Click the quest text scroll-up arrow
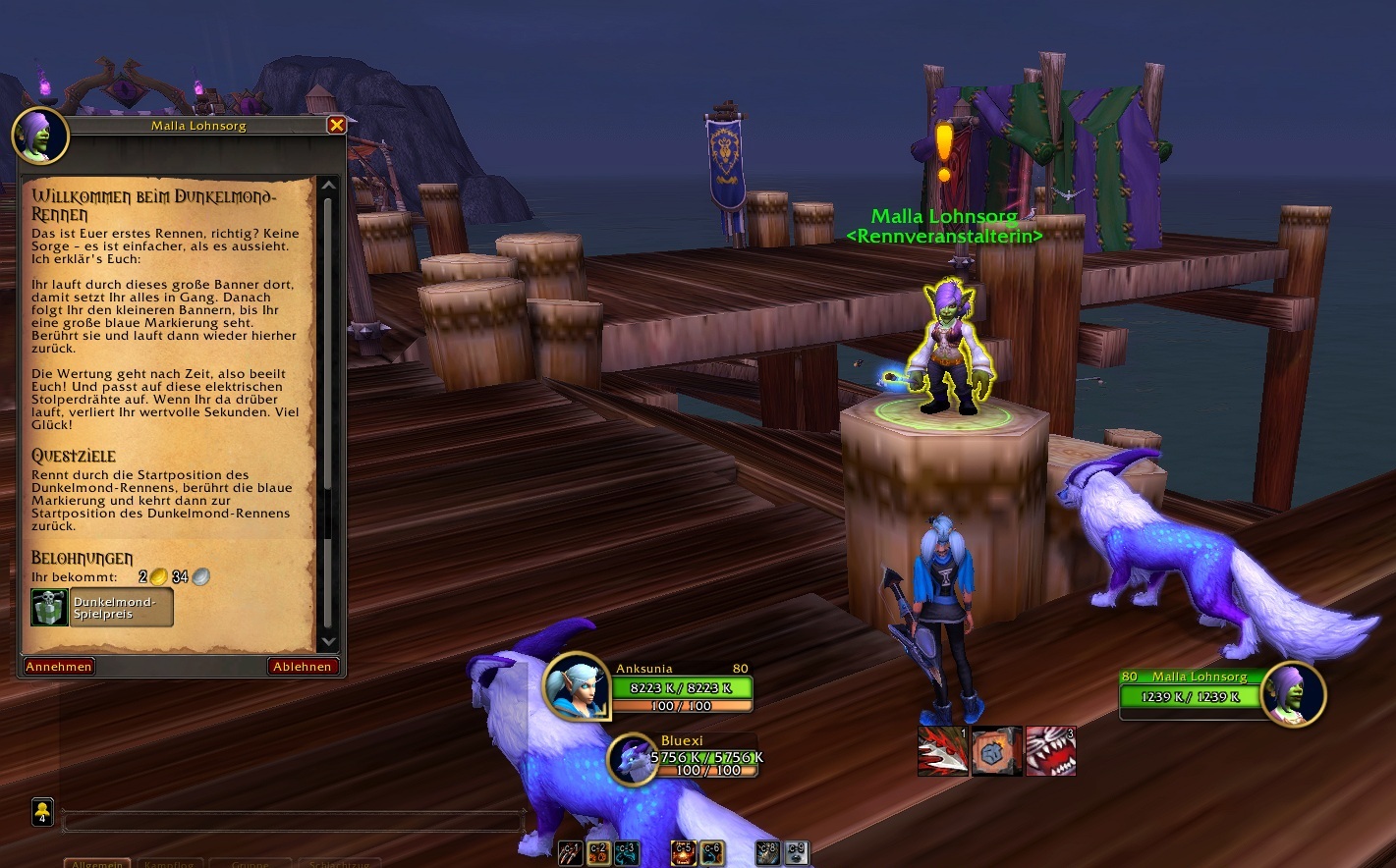 pyautogui.click(x=329, y=186)
